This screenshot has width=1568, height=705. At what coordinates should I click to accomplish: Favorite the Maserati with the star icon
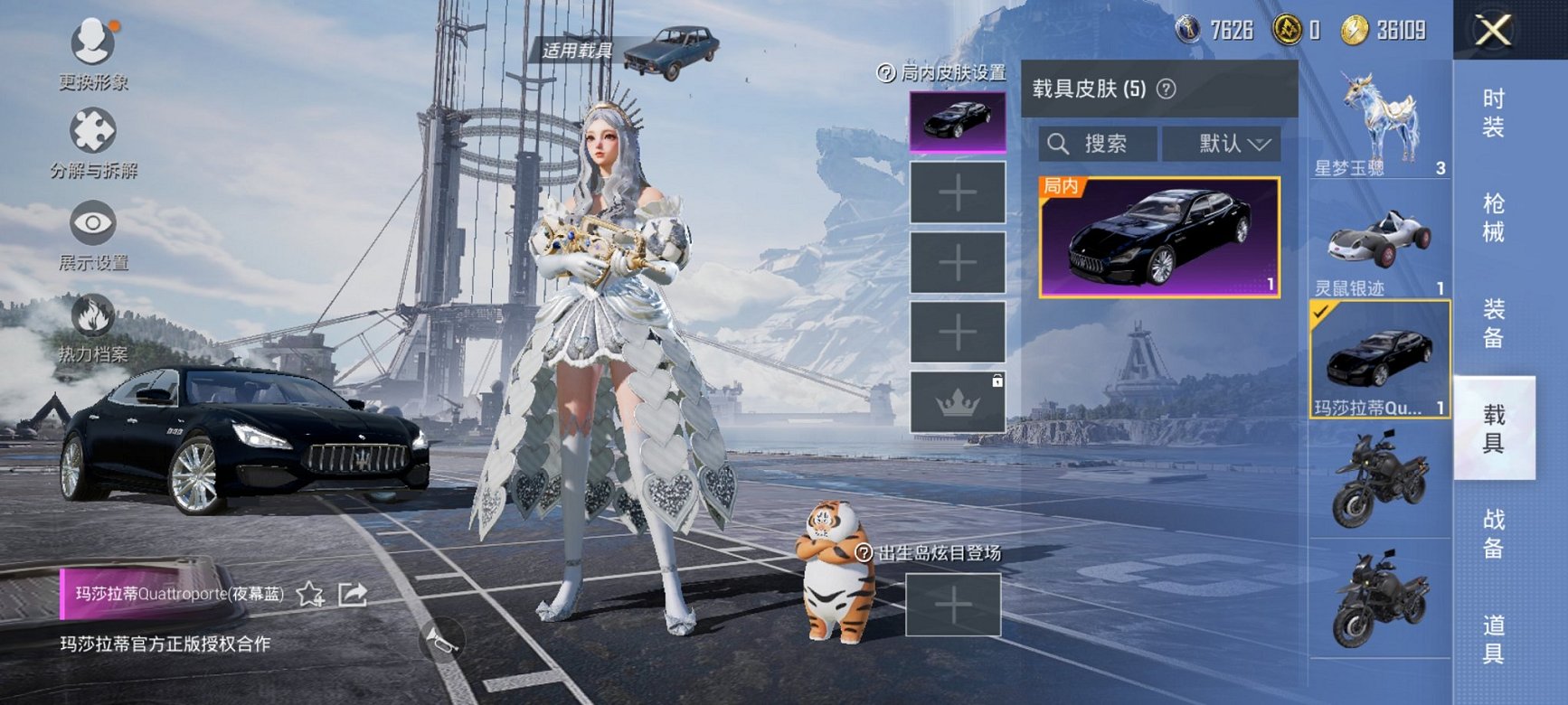310,594
